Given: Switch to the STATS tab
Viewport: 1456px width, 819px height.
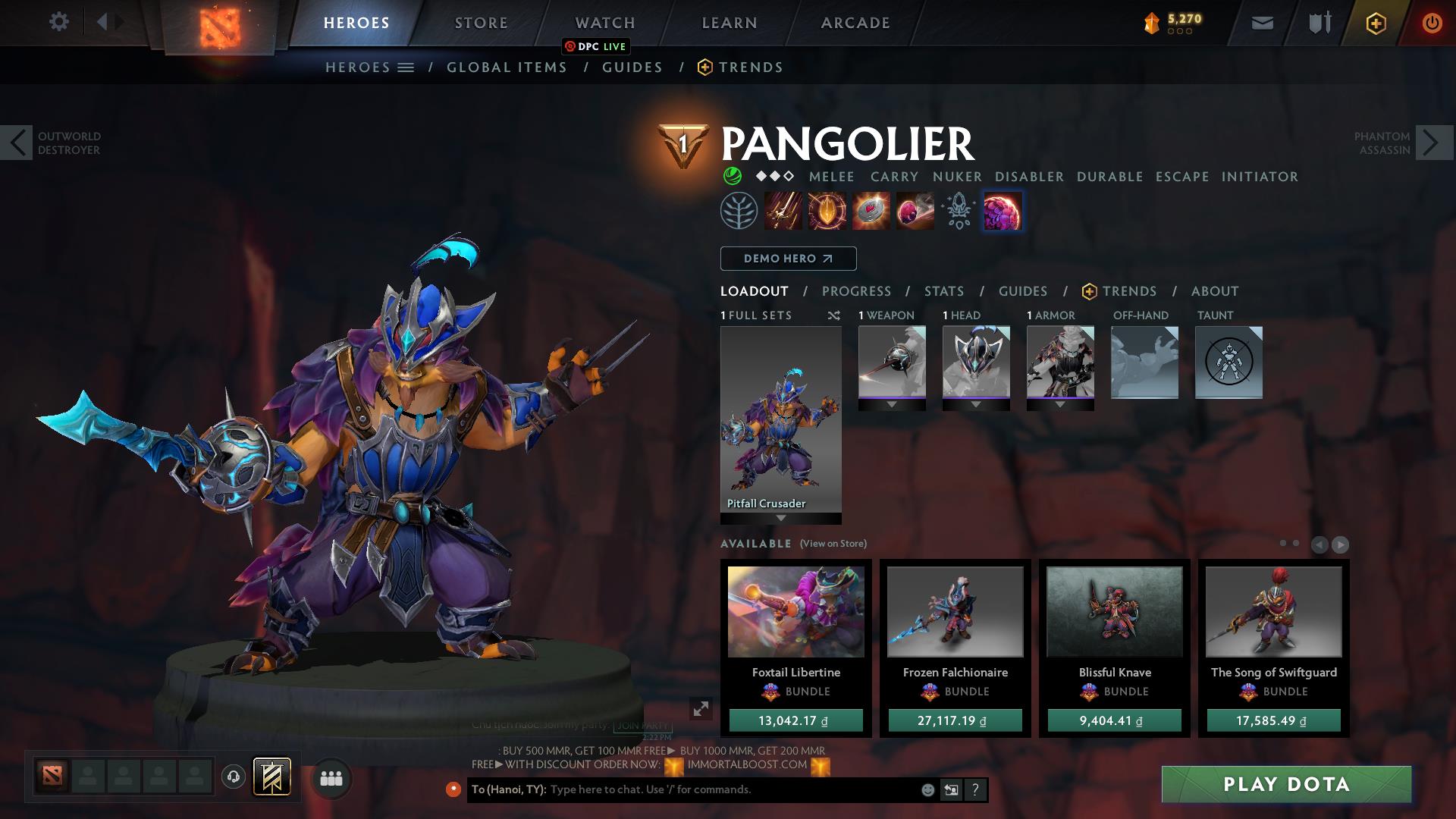Looking at the screenshot, I should point(943,290).
